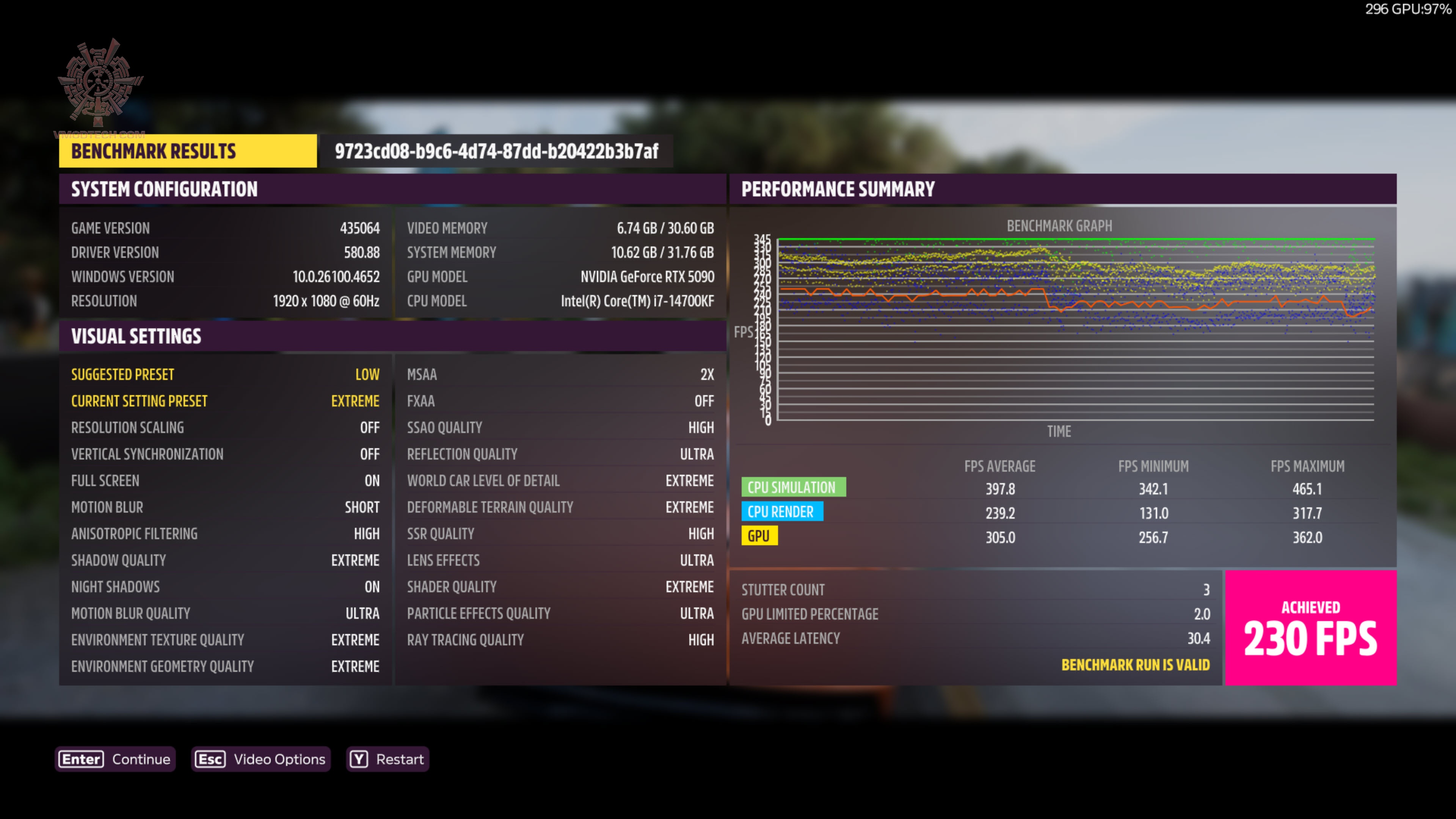
Task: Select the Performance Summary section header
Action: (x=838, y=189)
